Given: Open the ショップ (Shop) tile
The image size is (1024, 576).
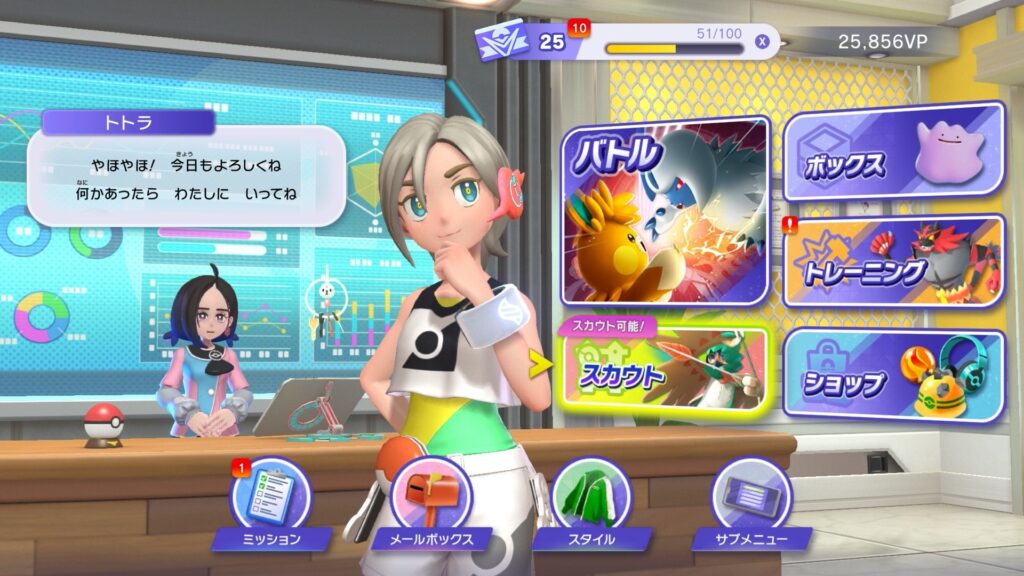Looking at the screenshot, I should (893, 374).
